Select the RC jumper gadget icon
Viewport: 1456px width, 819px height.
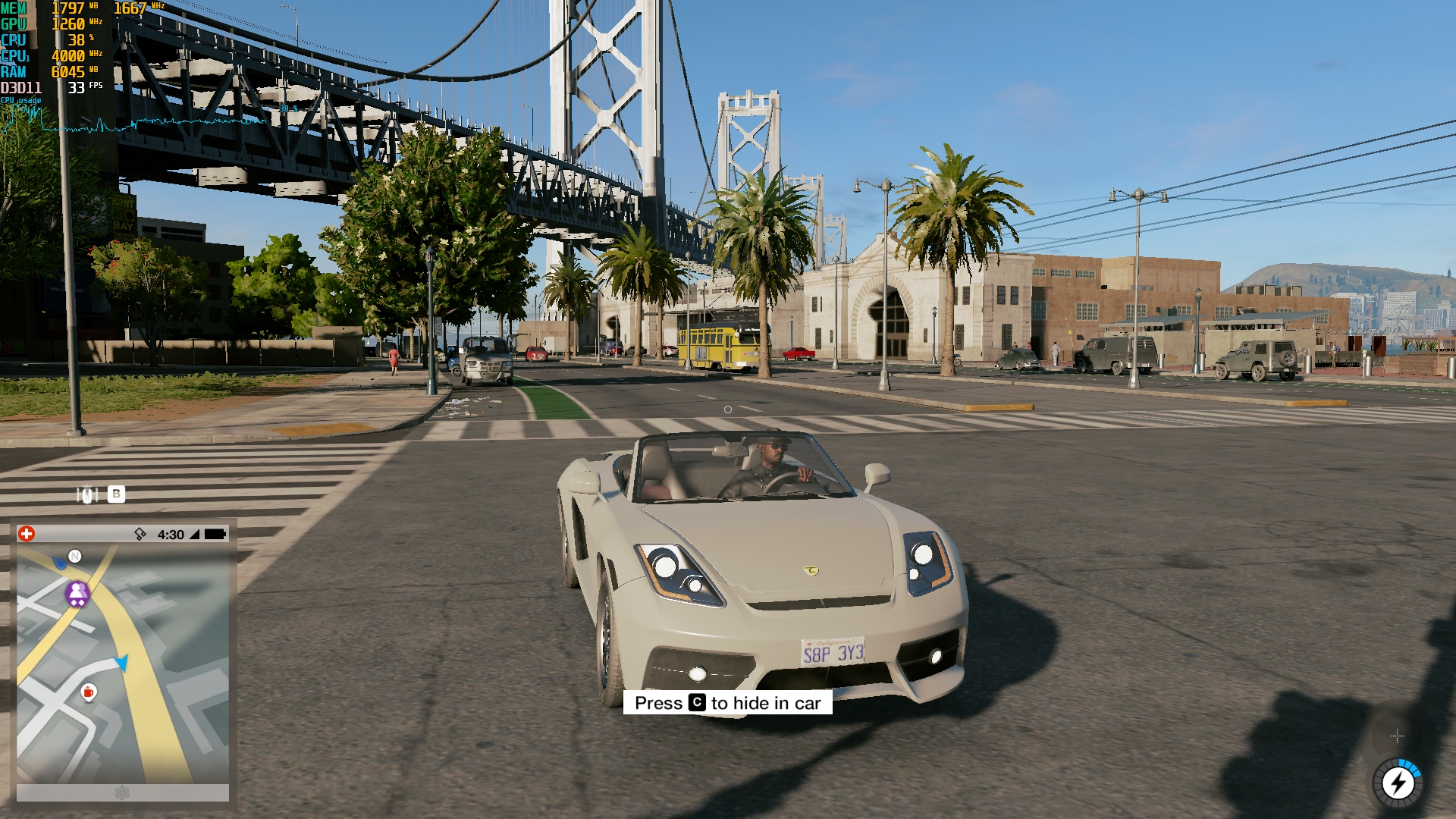pyautogui.click(x=87, y=494)
